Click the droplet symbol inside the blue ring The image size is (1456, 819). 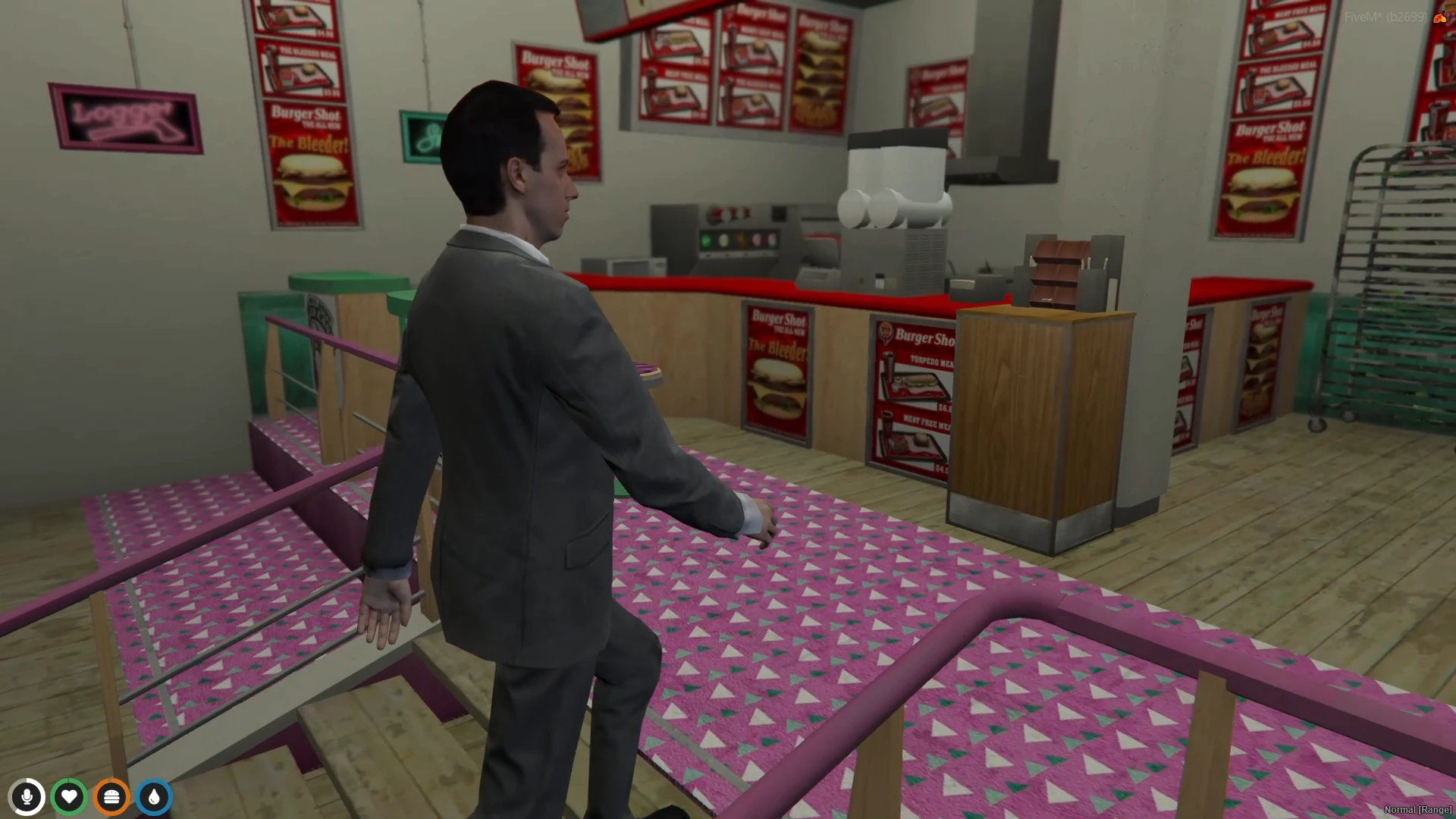(153, 797)
